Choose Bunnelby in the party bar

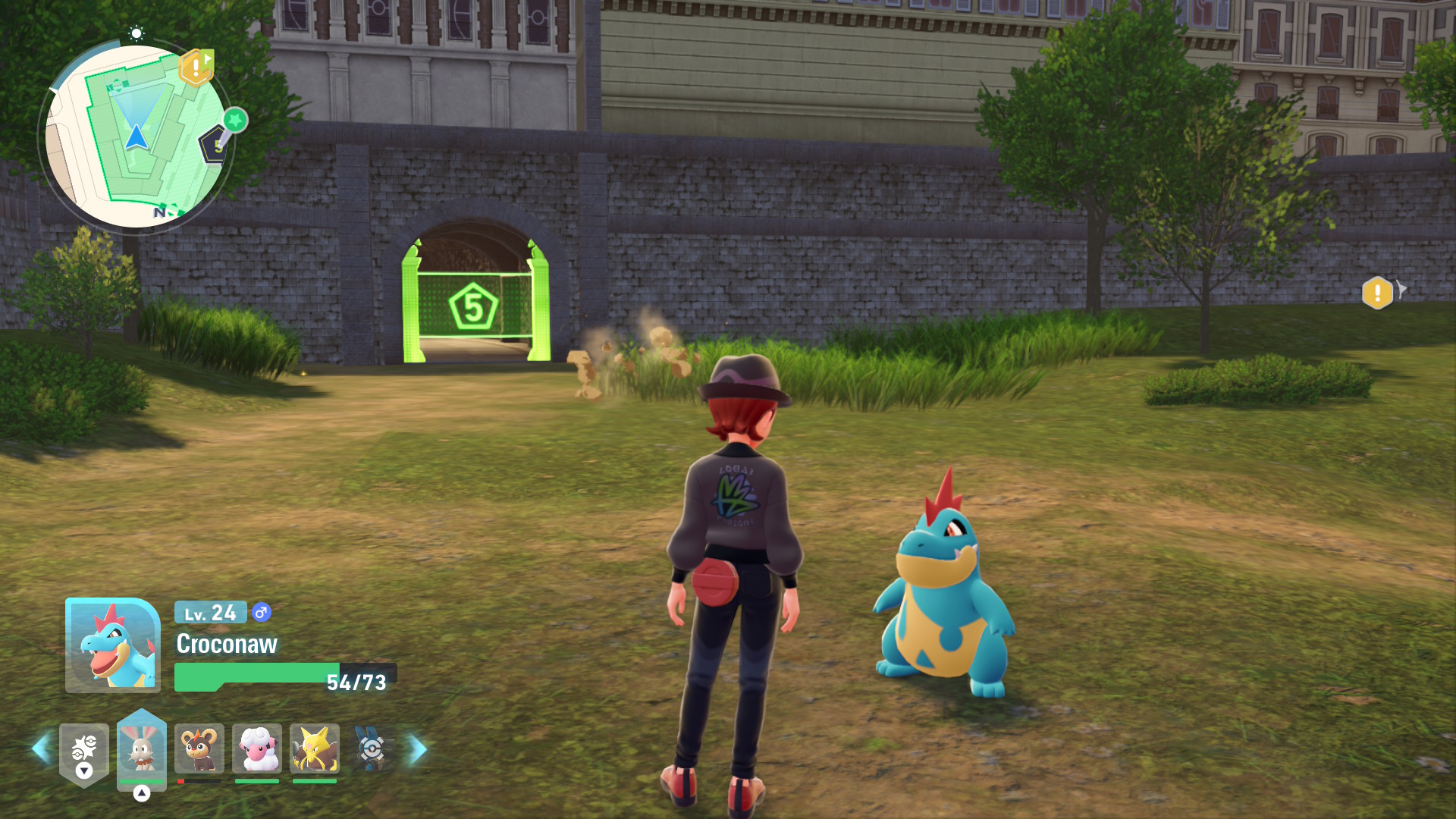click(142, 749)
